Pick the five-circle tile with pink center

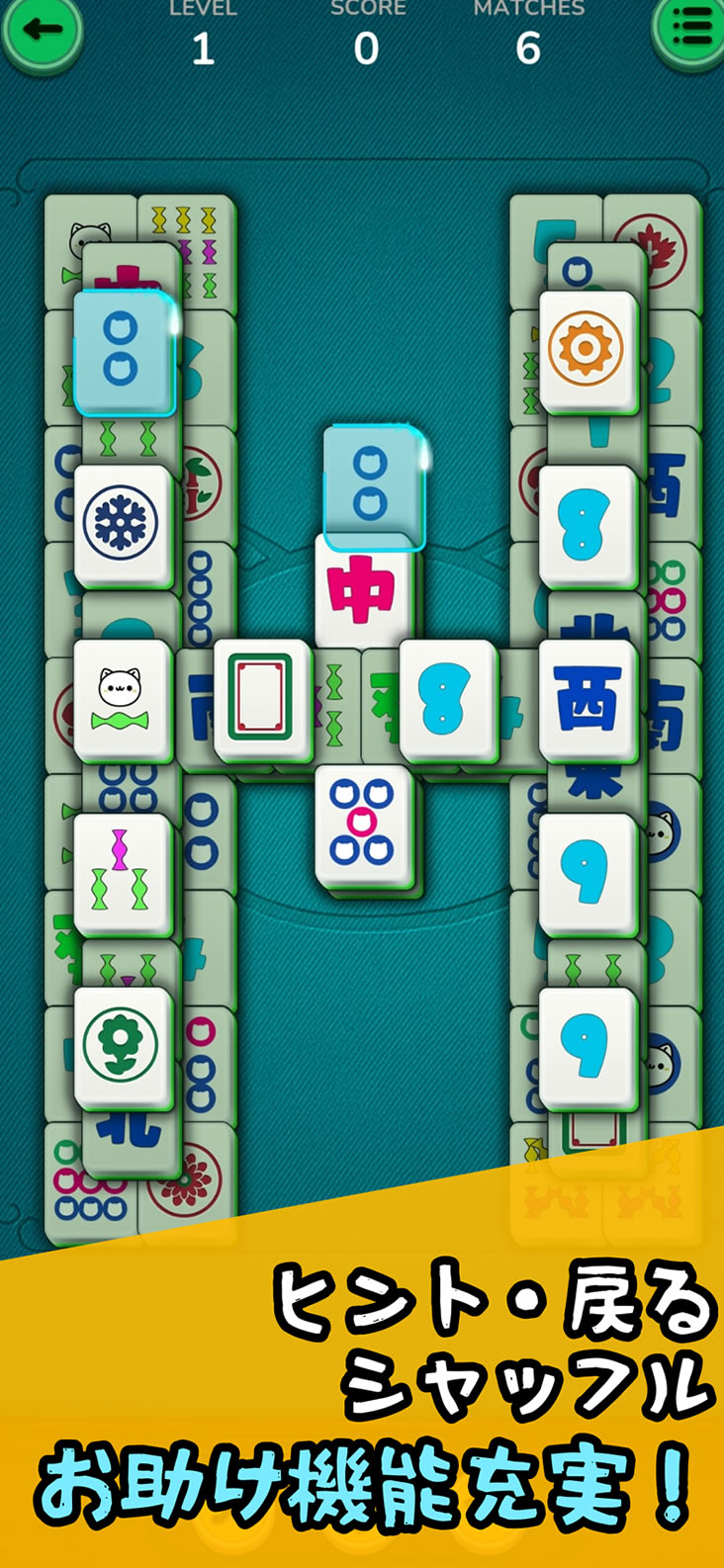click(x=361, y=824)
